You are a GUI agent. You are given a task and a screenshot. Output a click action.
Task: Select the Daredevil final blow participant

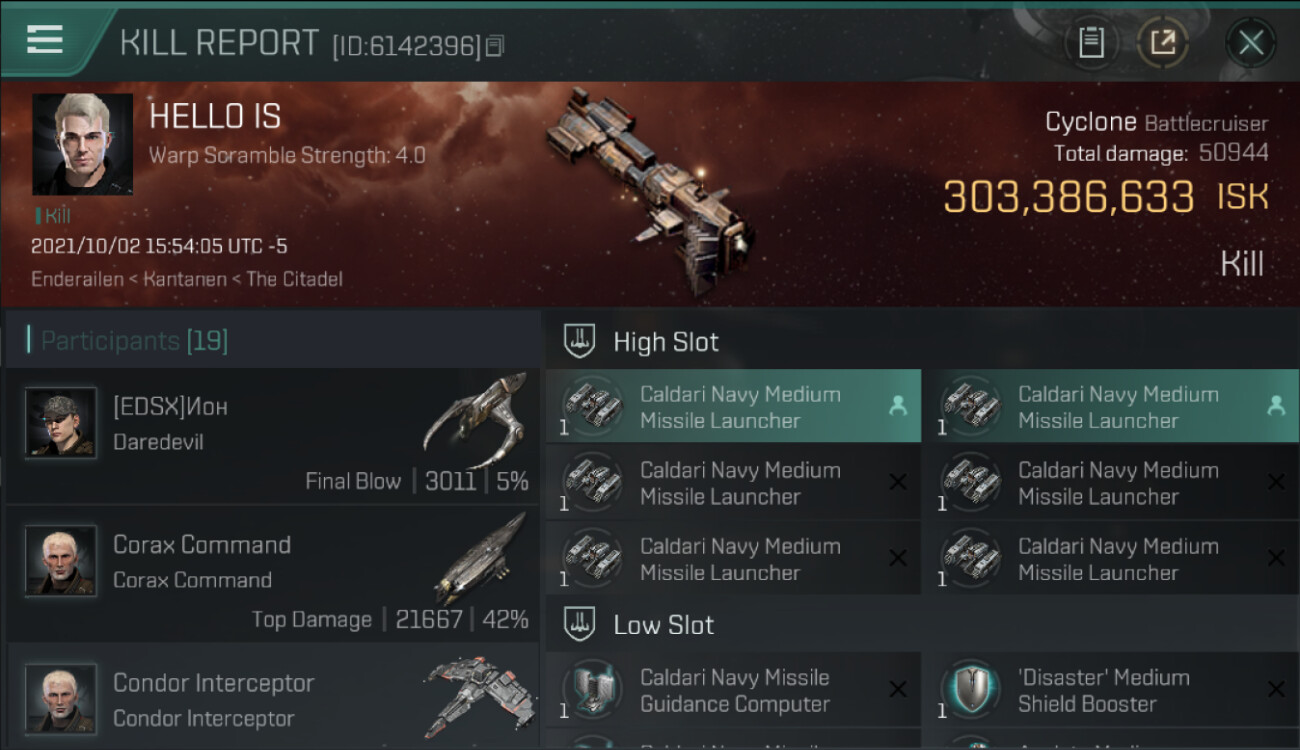(x=272, y=436)
